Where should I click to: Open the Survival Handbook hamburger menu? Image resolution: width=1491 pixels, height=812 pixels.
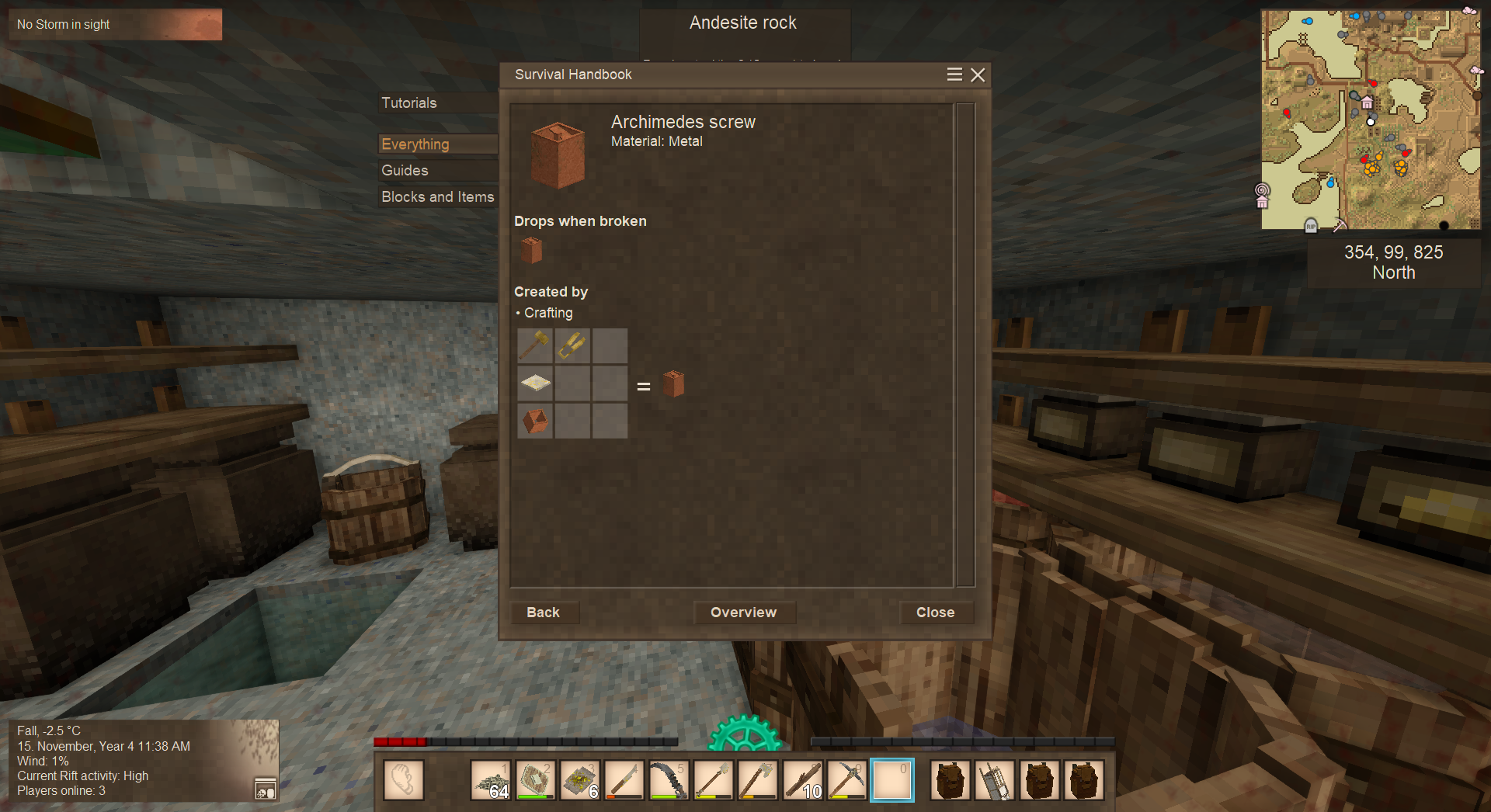(x=954, y=75)
